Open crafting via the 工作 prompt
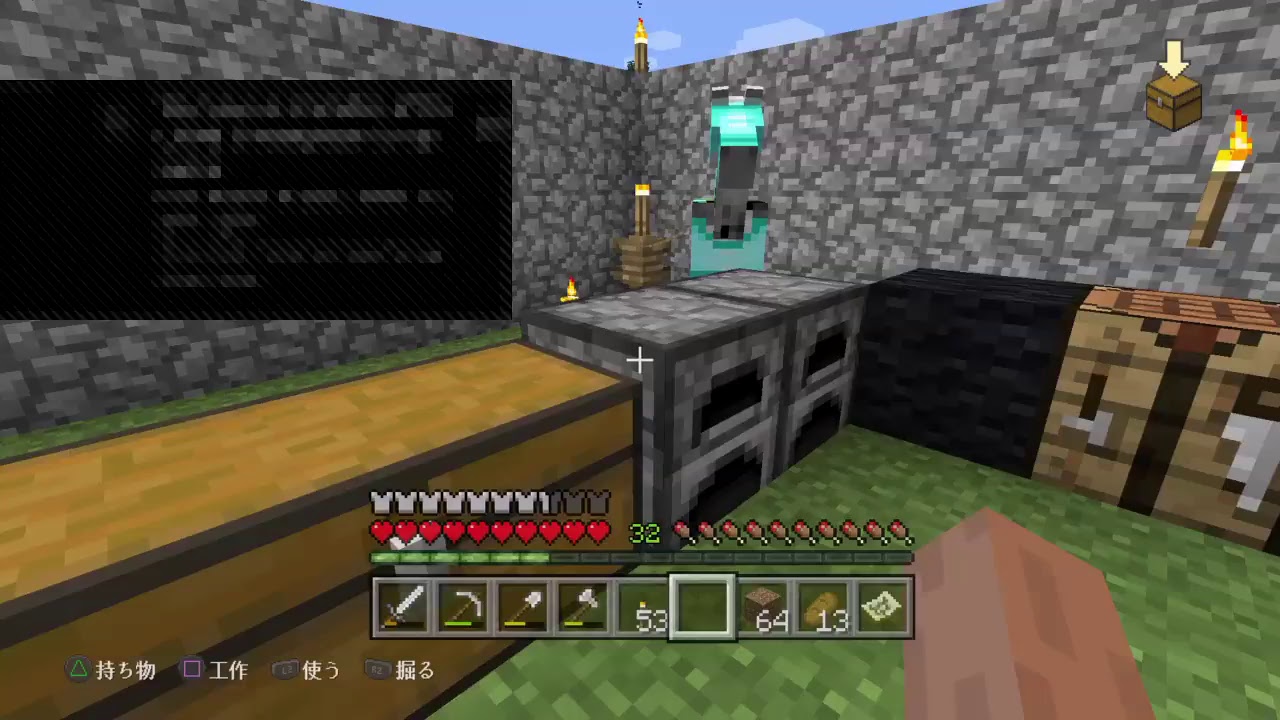Screen dimensions: 1280x720 click(x=218, y=671)
